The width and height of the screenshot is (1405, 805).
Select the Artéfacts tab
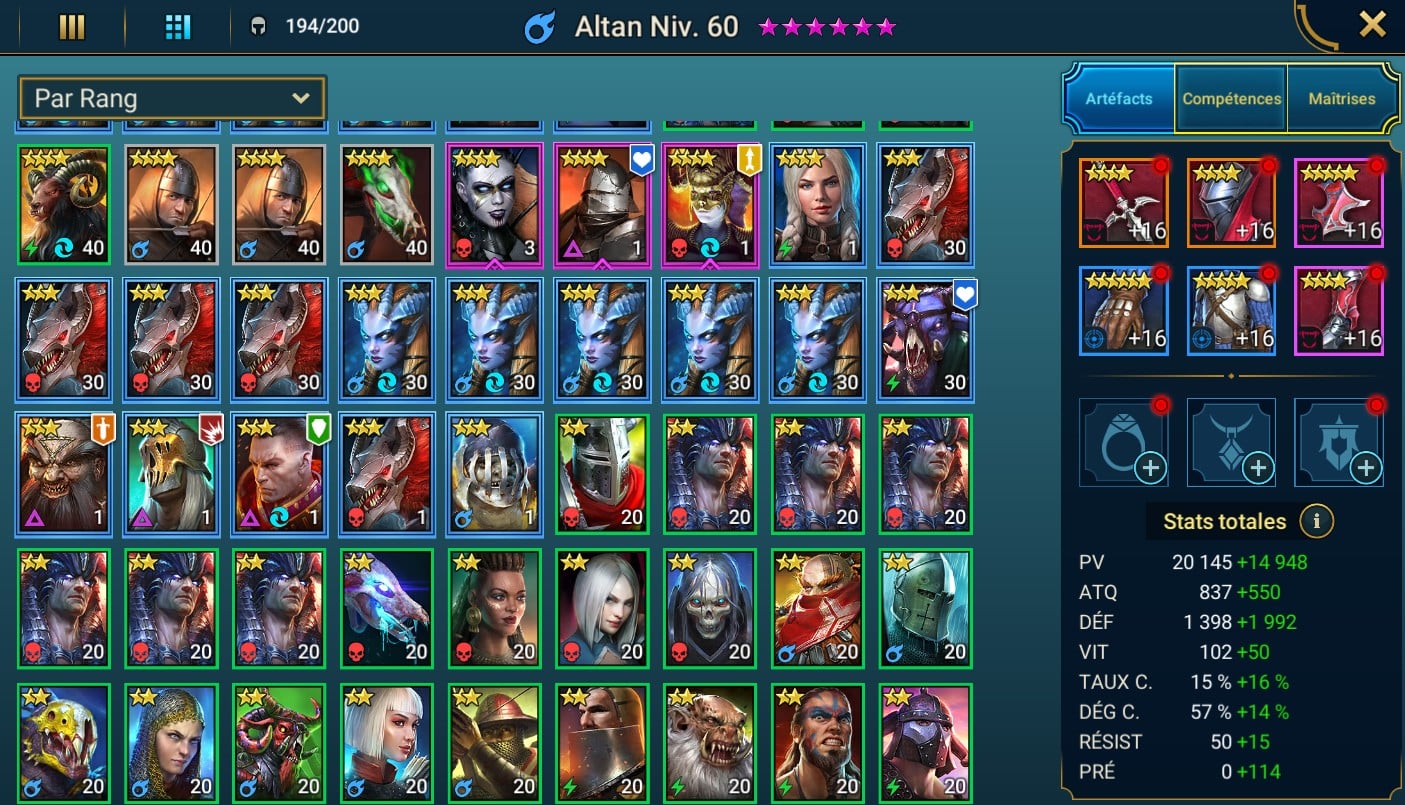coord(1119,99)
